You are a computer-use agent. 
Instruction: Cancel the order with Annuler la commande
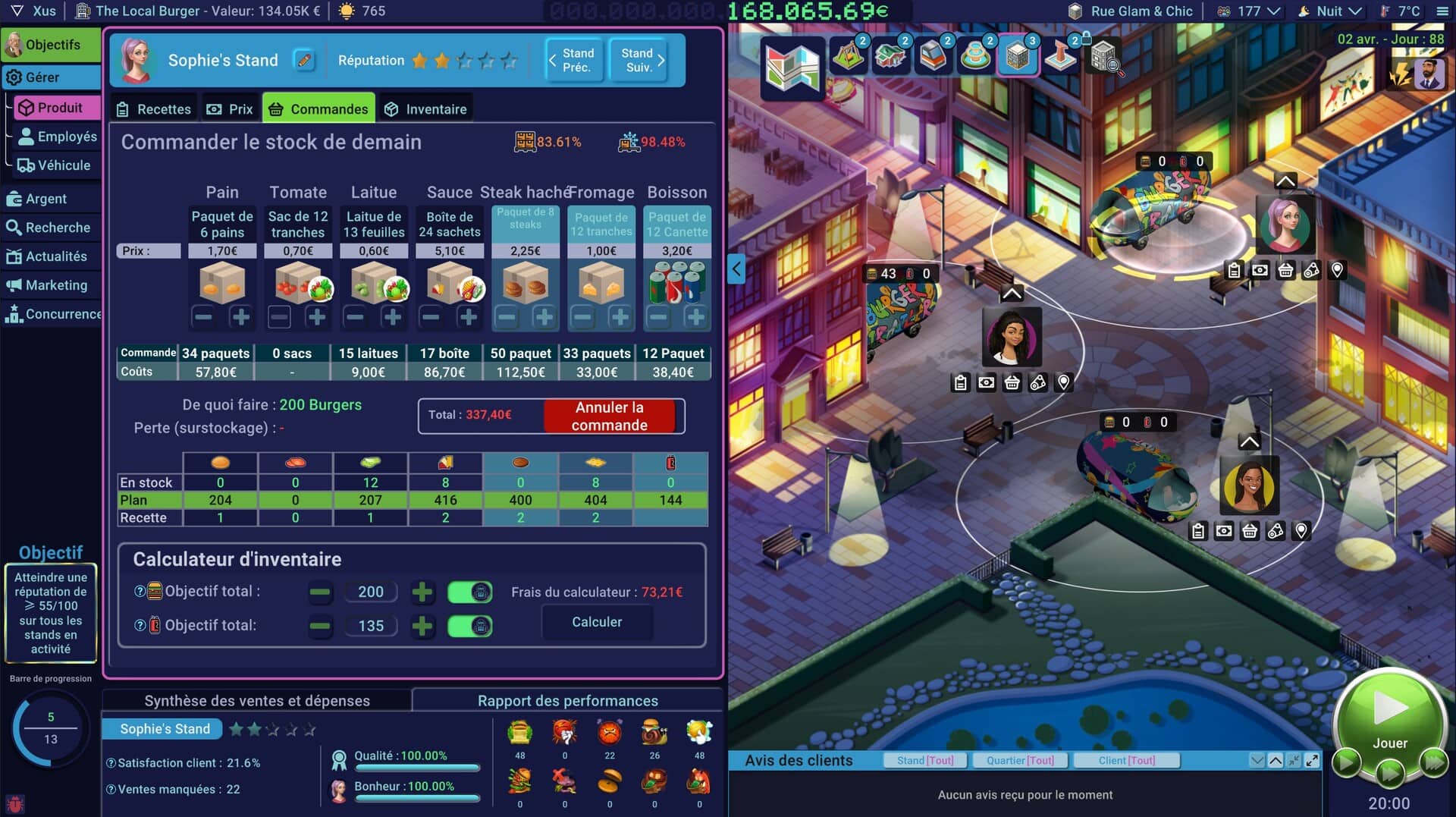coord(609,416)
